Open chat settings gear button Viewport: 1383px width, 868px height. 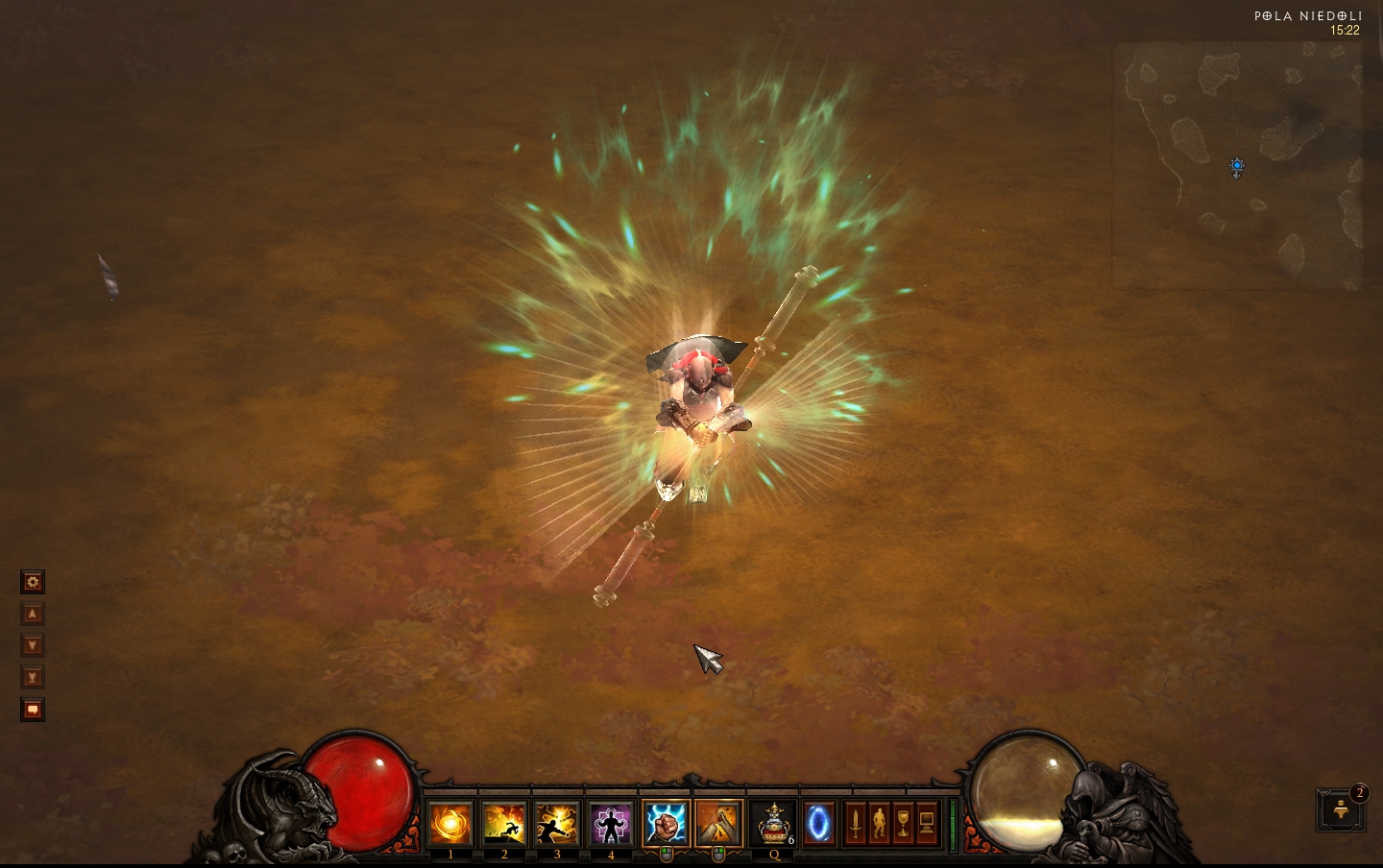click(33, 582)
